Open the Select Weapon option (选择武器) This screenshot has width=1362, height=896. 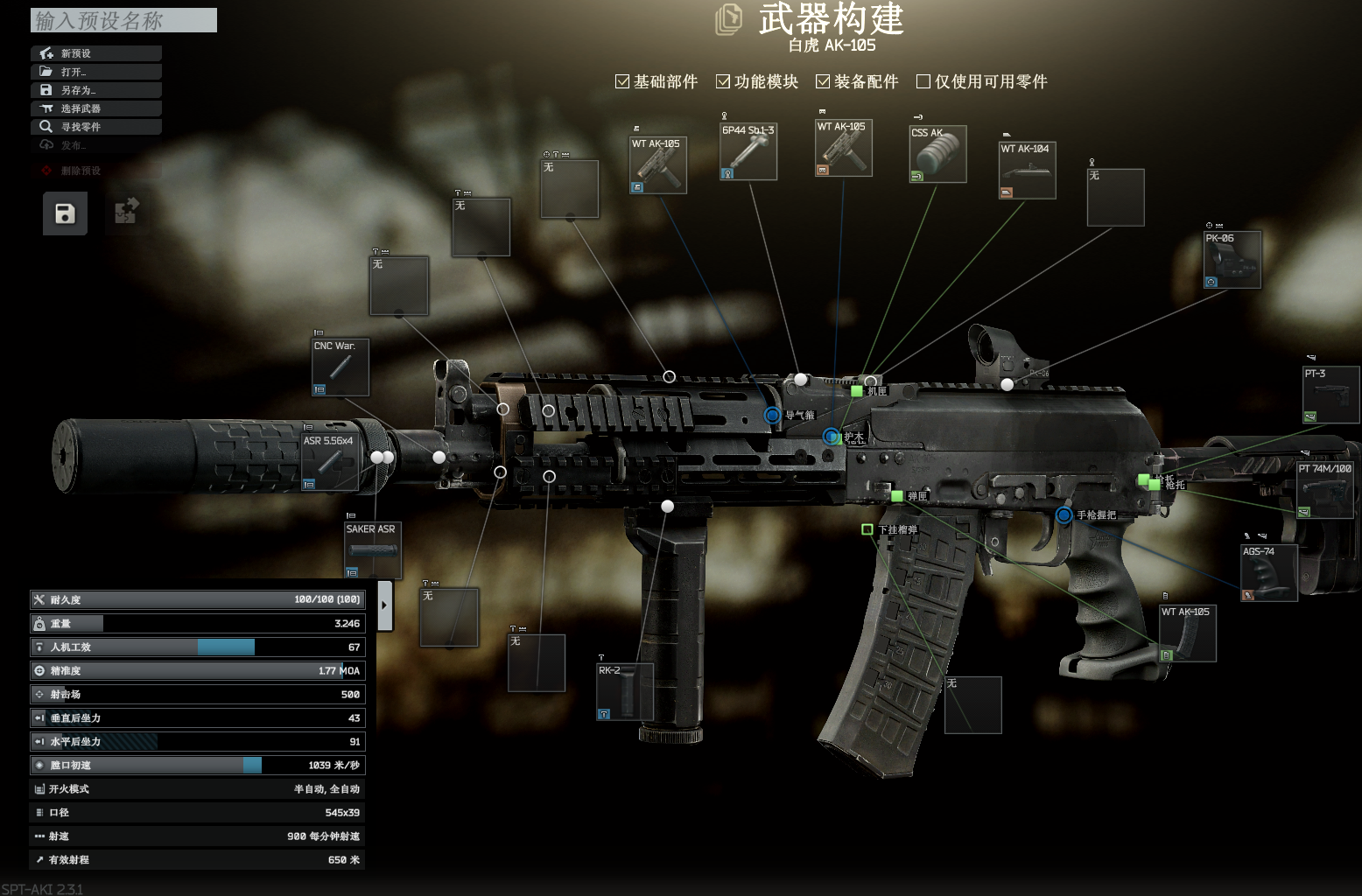96,108
